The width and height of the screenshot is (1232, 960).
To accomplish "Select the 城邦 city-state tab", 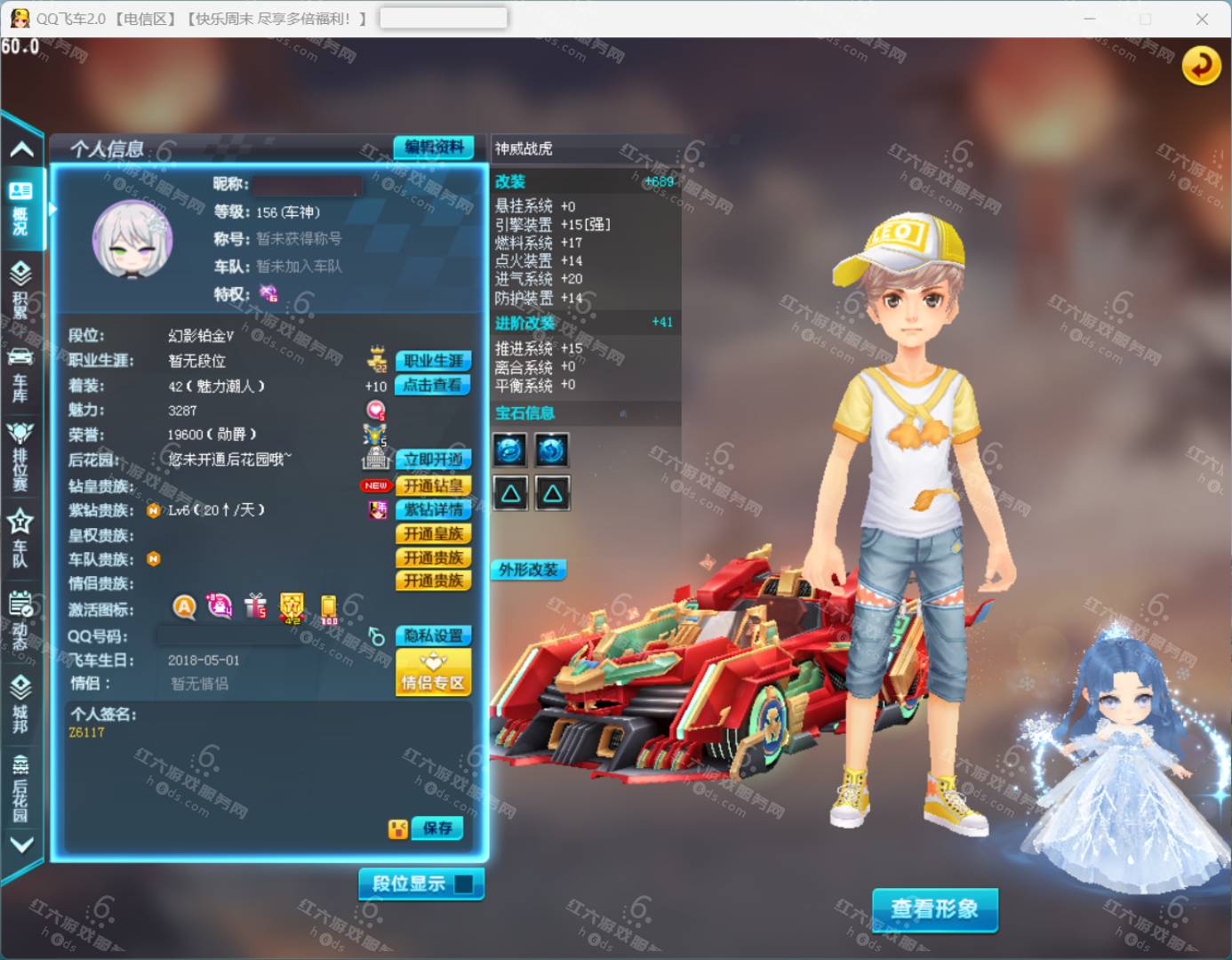I will [x=20, y=702].
